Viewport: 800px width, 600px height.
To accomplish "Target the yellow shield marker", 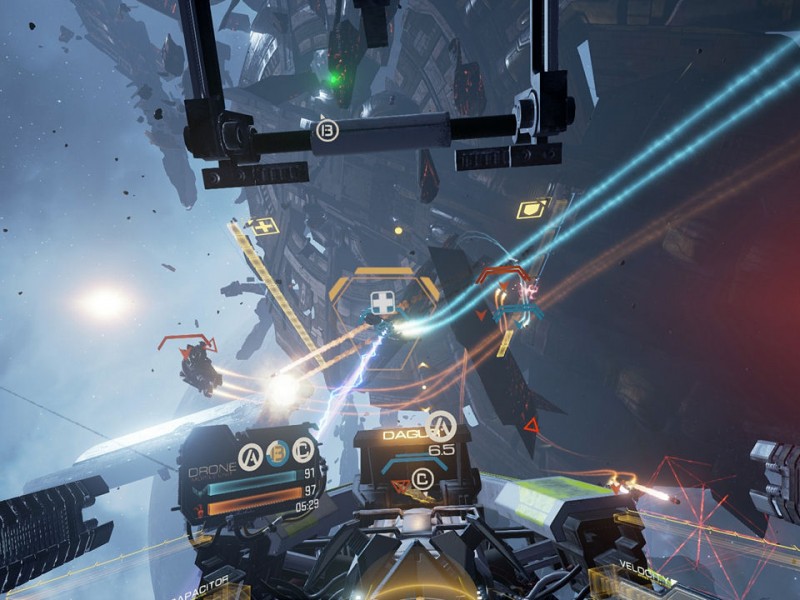I will (529, 210).
